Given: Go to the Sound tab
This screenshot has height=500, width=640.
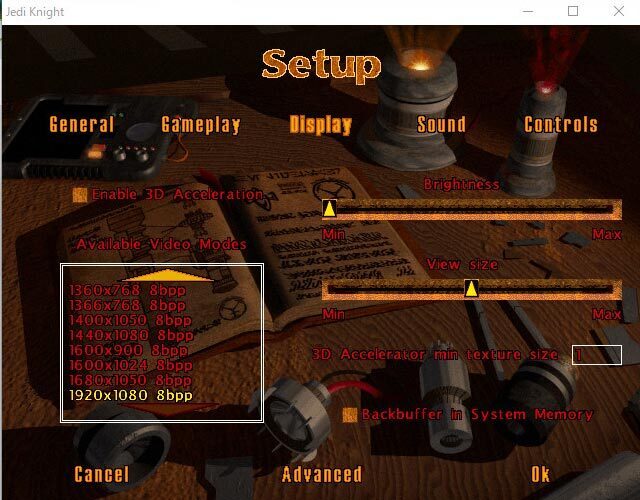Looking at the screenshot, I should 441,125.
